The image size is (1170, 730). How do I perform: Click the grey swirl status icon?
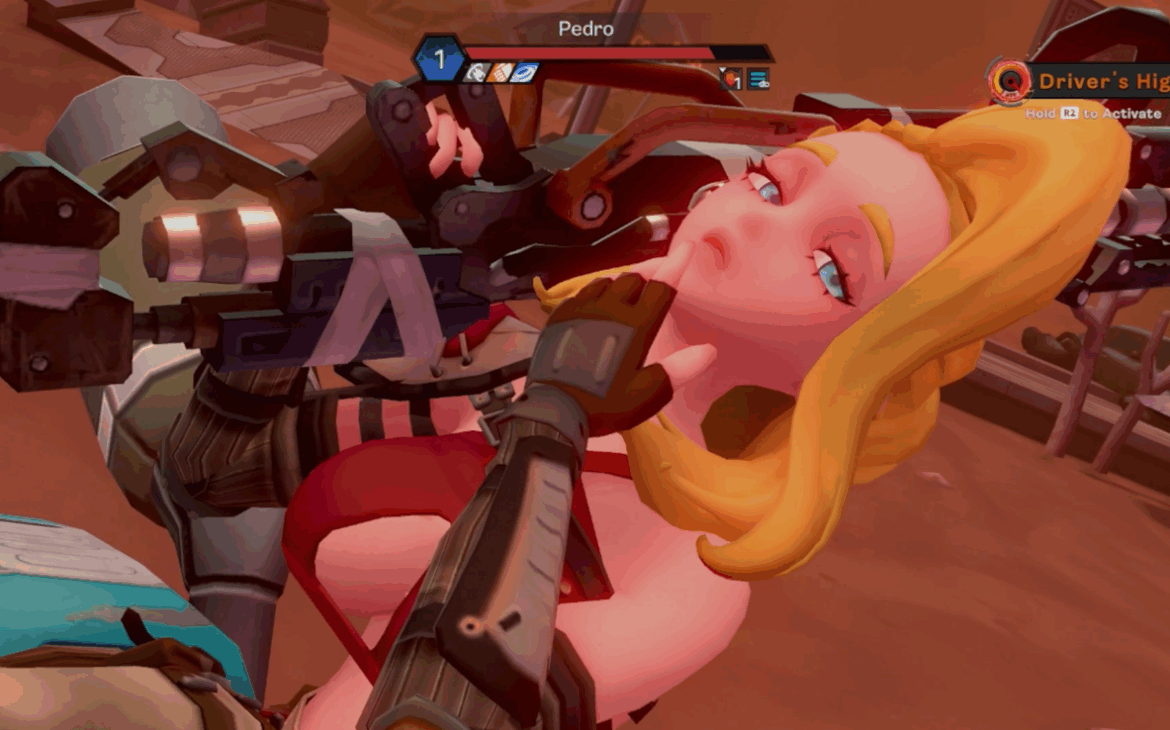(476, 73)
